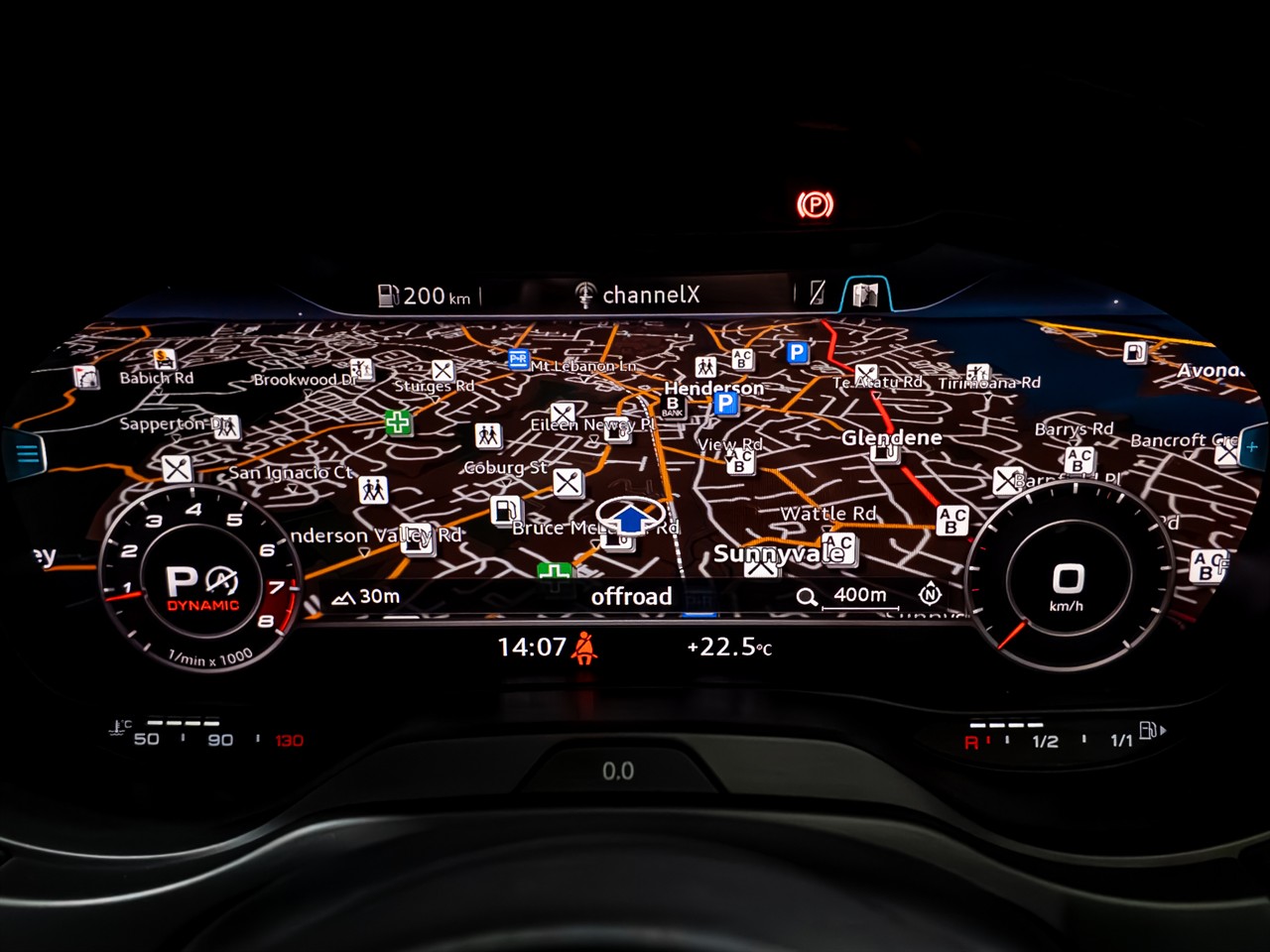Image resolution: width=1270 pixels, height=952 pixels.
Task: Select the green cross marker near Sturges Rd
Action: pos(398,422)
